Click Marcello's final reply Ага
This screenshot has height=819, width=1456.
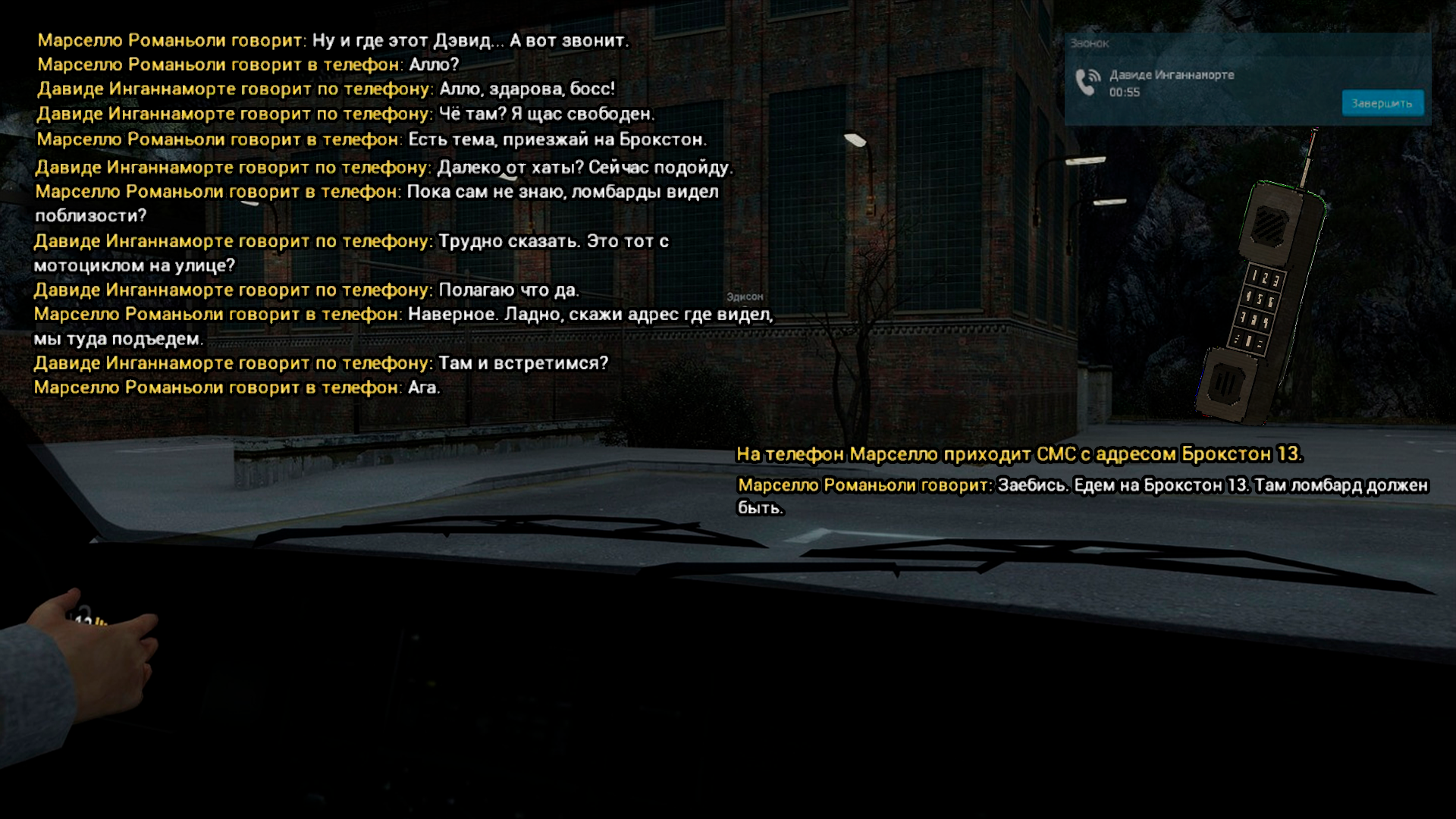tap(236, 387)
